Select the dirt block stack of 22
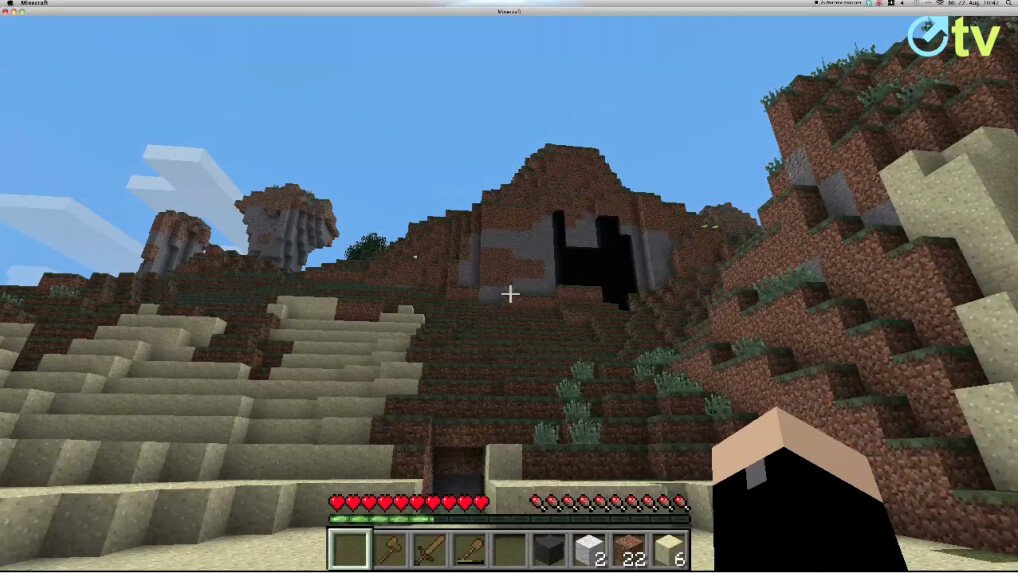Viewport: 1018px width, 573px height. pos(629,549)
